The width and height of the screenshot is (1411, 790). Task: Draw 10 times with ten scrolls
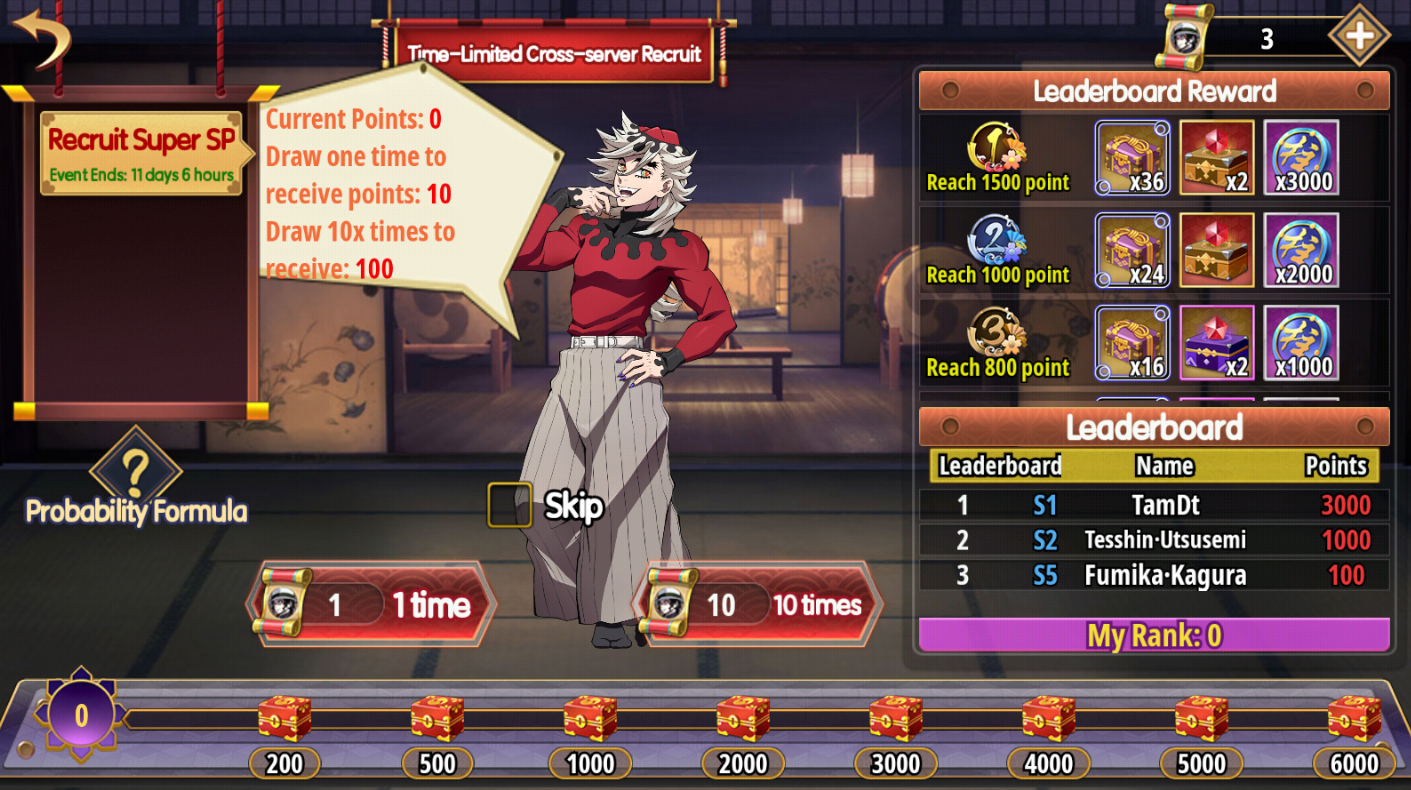click(758, 604)
